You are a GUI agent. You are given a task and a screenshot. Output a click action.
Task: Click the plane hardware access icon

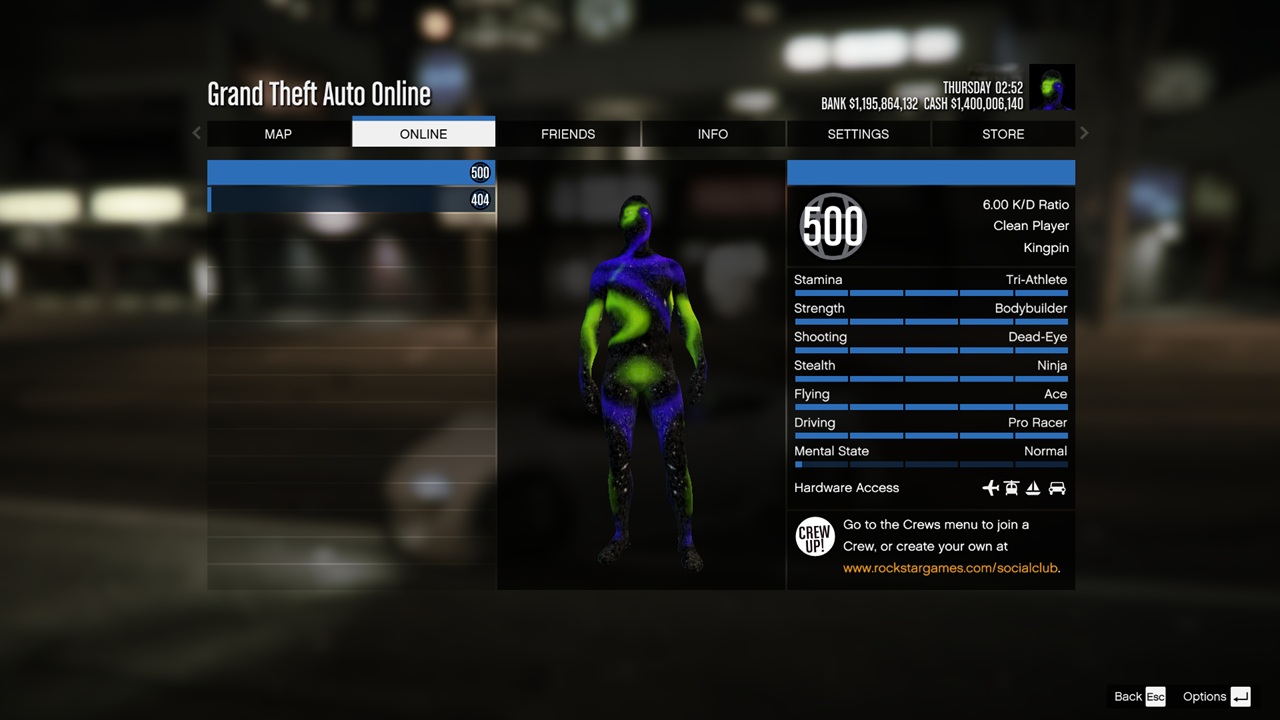(x=990, y=488)
